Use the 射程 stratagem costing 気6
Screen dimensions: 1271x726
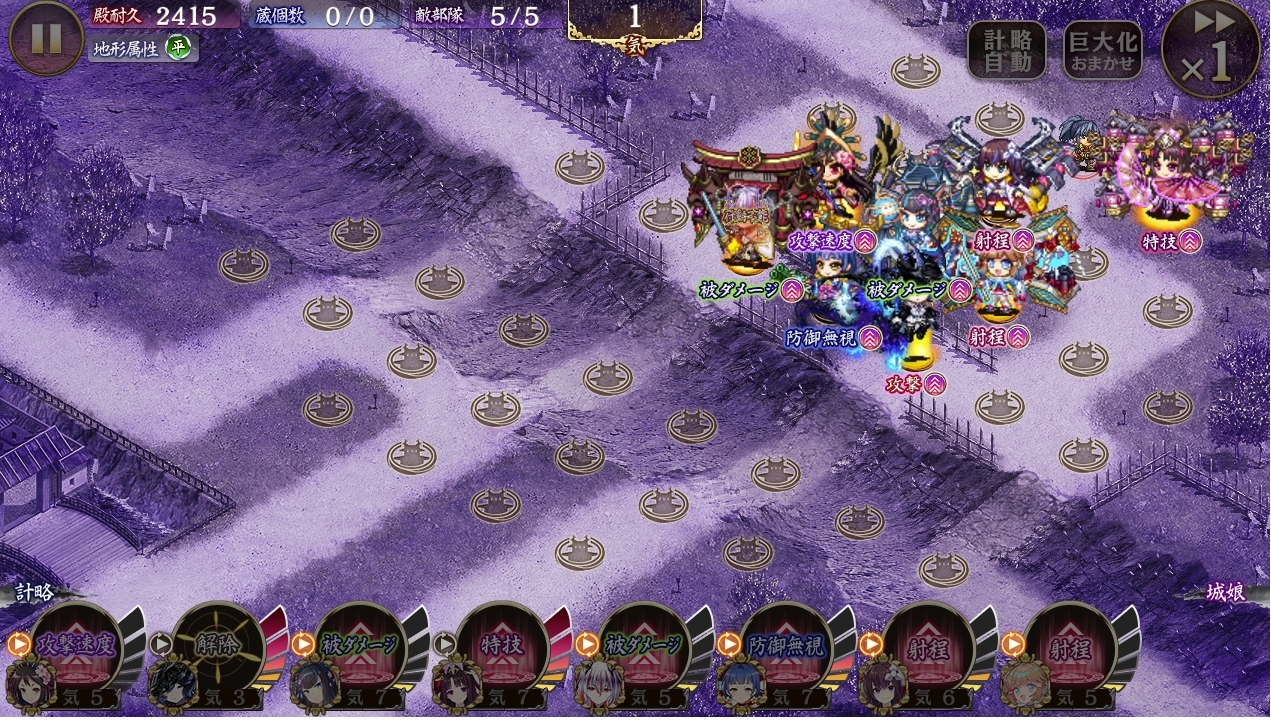click(x=928, y=647)
